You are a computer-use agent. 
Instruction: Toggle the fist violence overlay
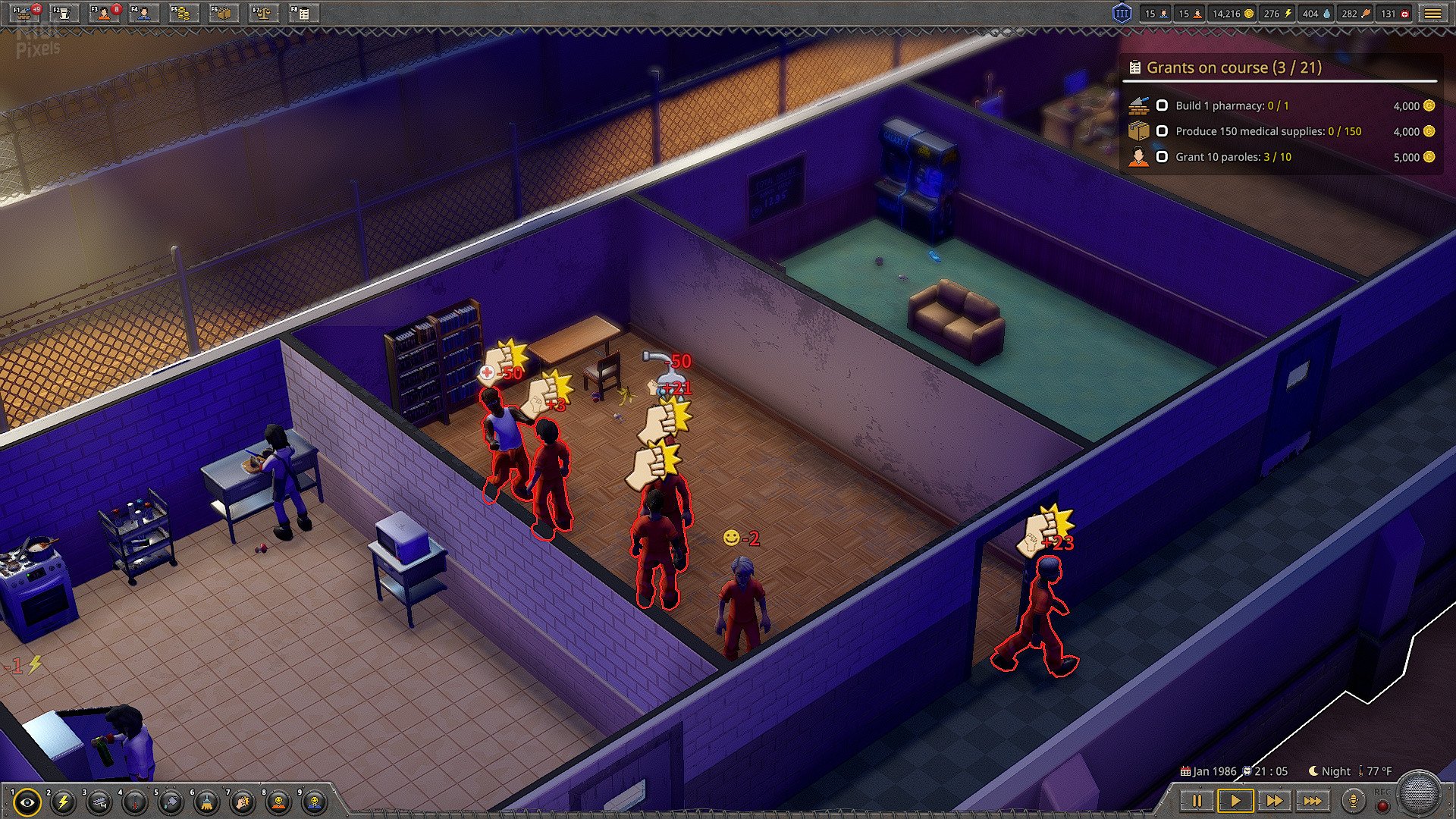coord(243,802)
